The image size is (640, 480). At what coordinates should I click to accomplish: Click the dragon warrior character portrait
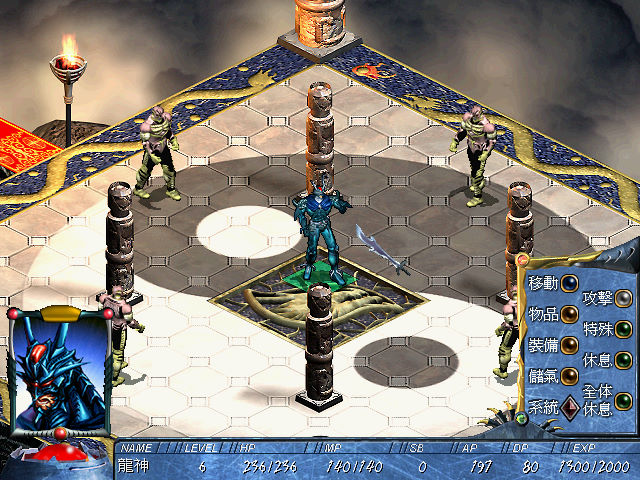point(58,365)
